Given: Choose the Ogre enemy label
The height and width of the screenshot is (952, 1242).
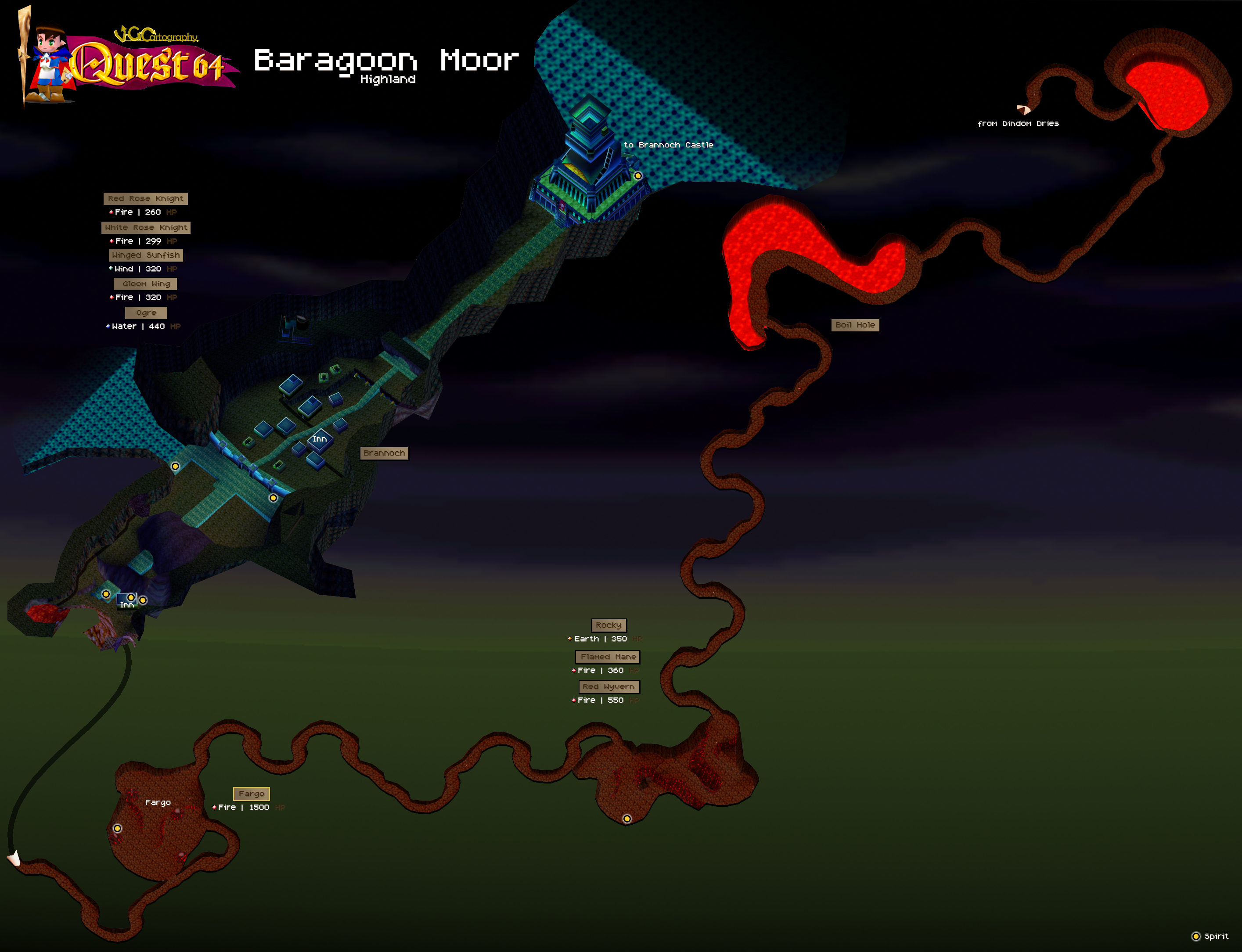Looking at the screenshot, I should 146,313.
